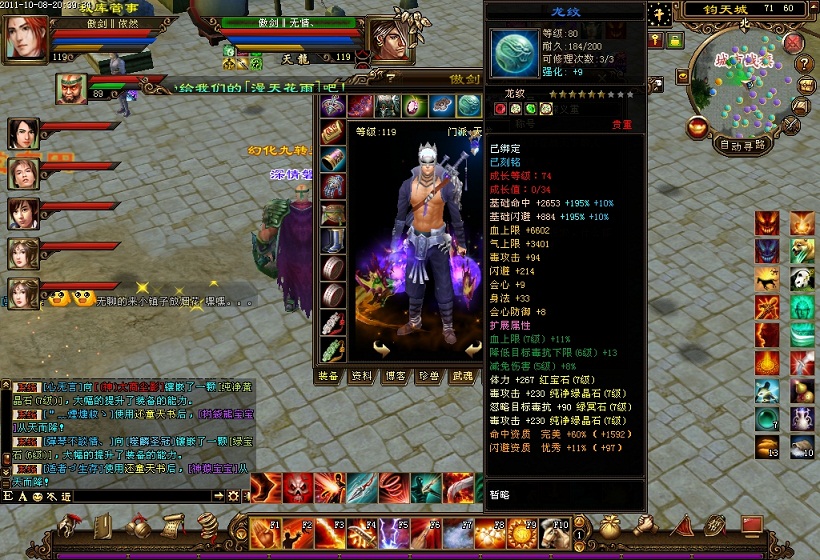The height and width of the screenshot is (560, 820).
Task: Activate the red skull skill icon
Action: (x=297, y=488)
